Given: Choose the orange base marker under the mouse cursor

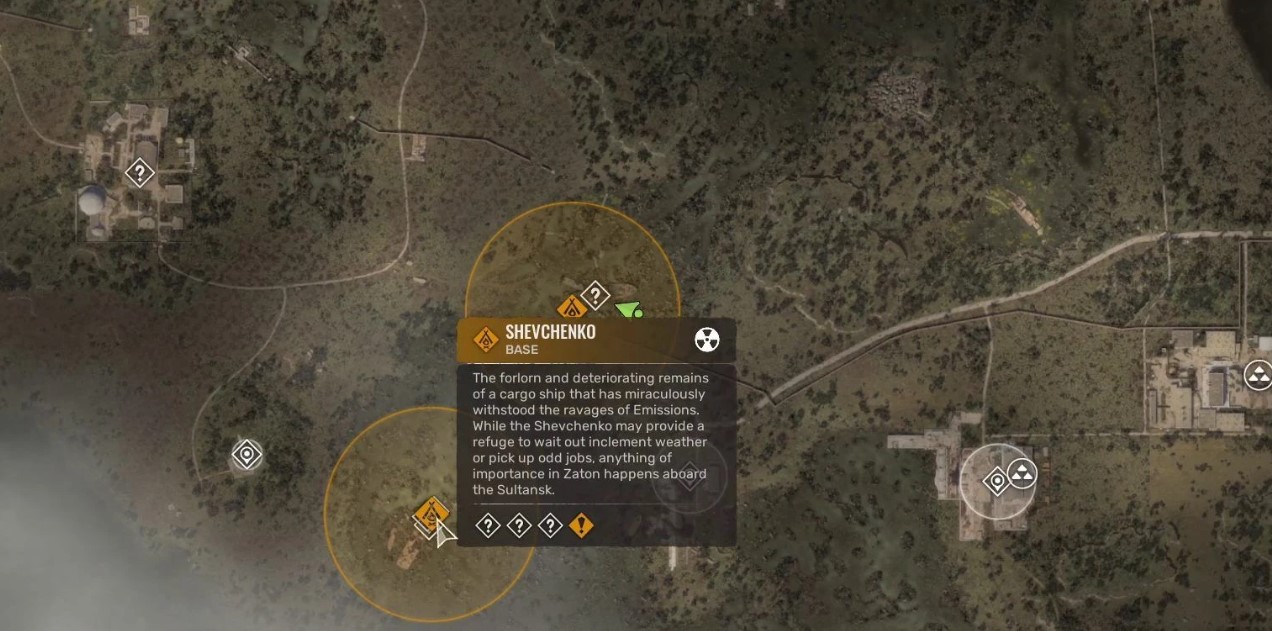Looking at the screenshot, I should 431,513.
